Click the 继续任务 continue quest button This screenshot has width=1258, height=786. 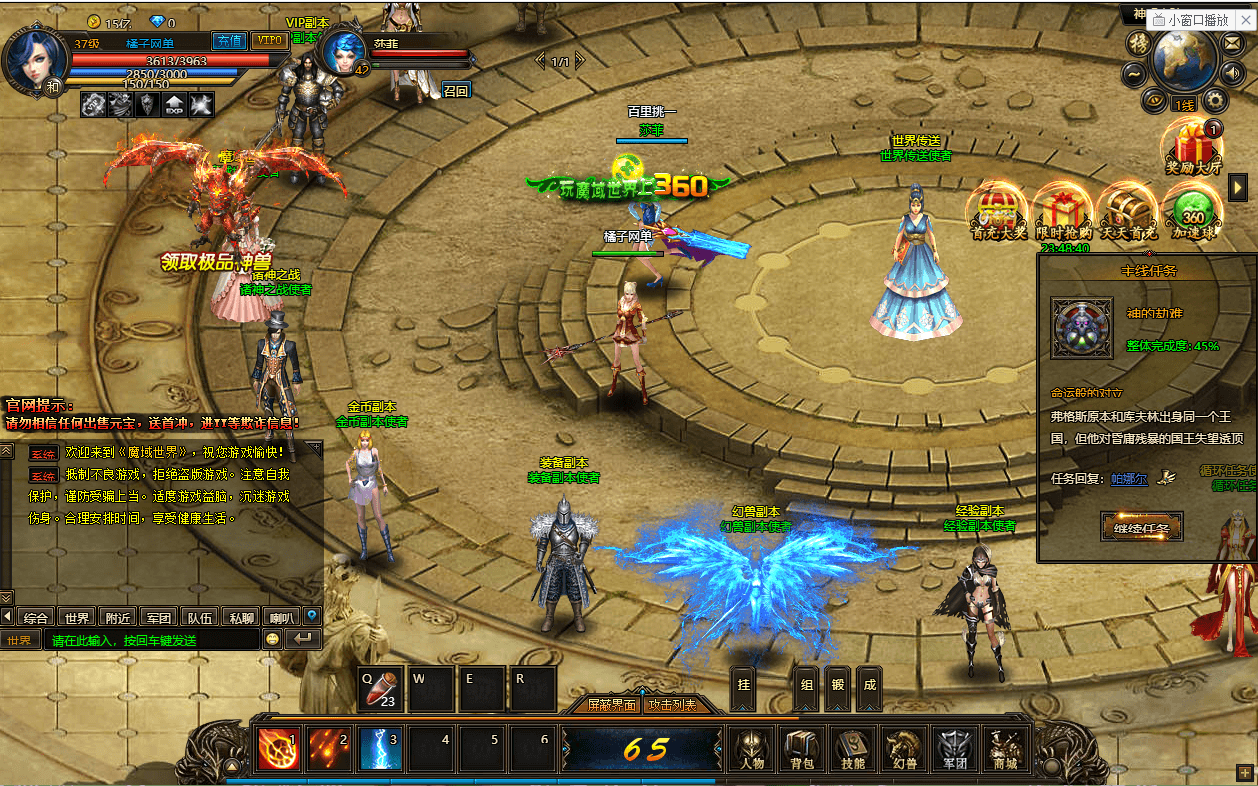tap(1141, 525)
